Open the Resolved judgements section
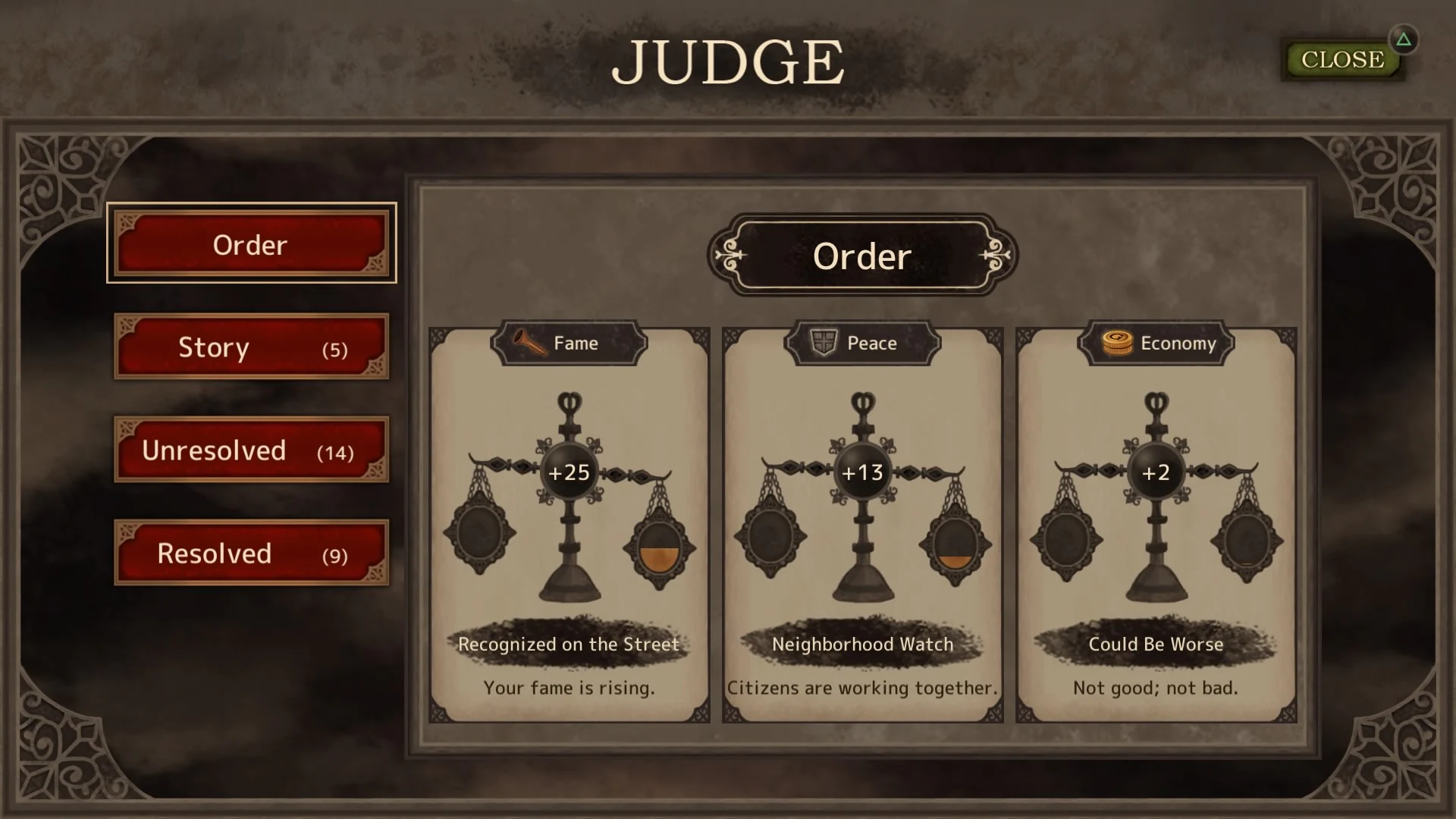Screen dimensions: 1456x819 click(251, 553)
